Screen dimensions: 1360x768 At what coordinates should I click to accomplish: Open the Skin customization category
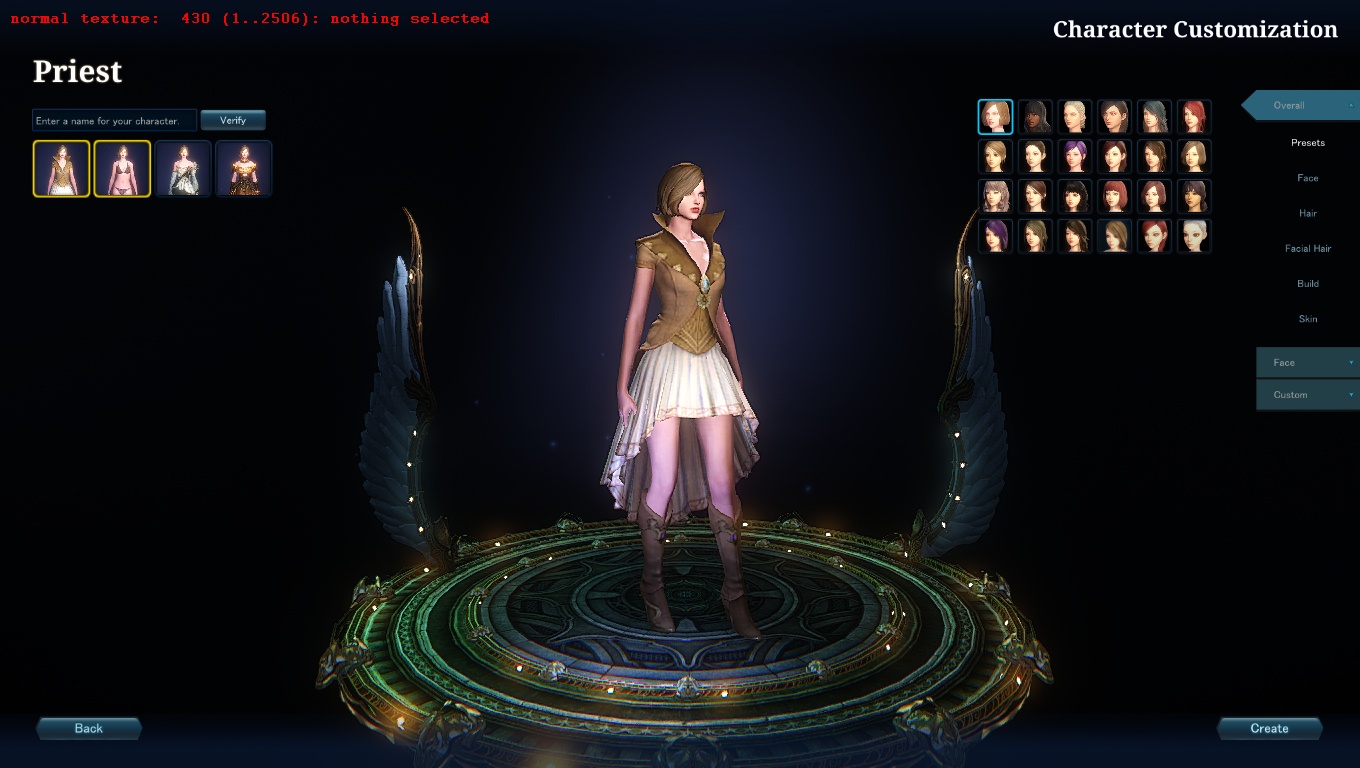coord(1307,319)
